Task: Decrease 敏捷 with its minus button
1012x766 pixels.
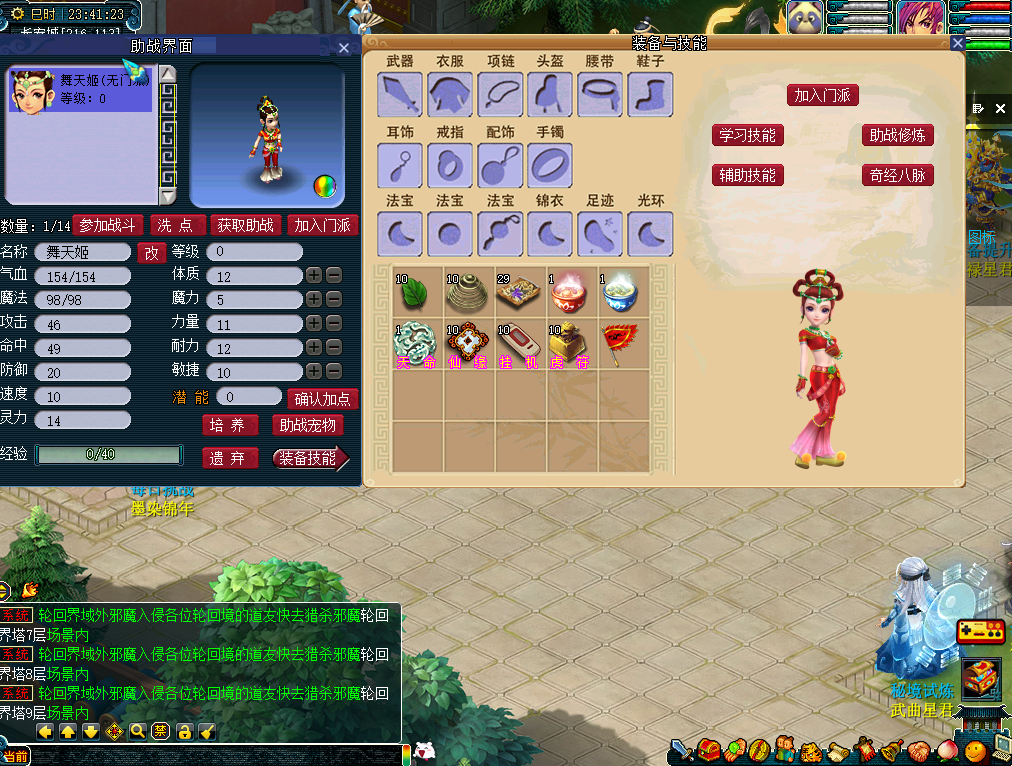Action: tap(334, 371)
